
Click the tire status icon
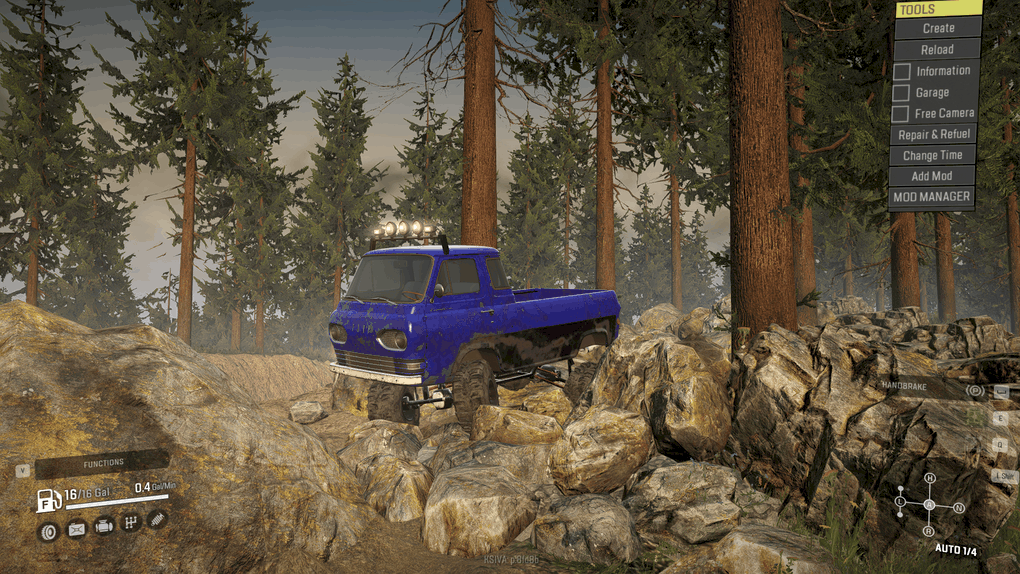tap(48, 531)
